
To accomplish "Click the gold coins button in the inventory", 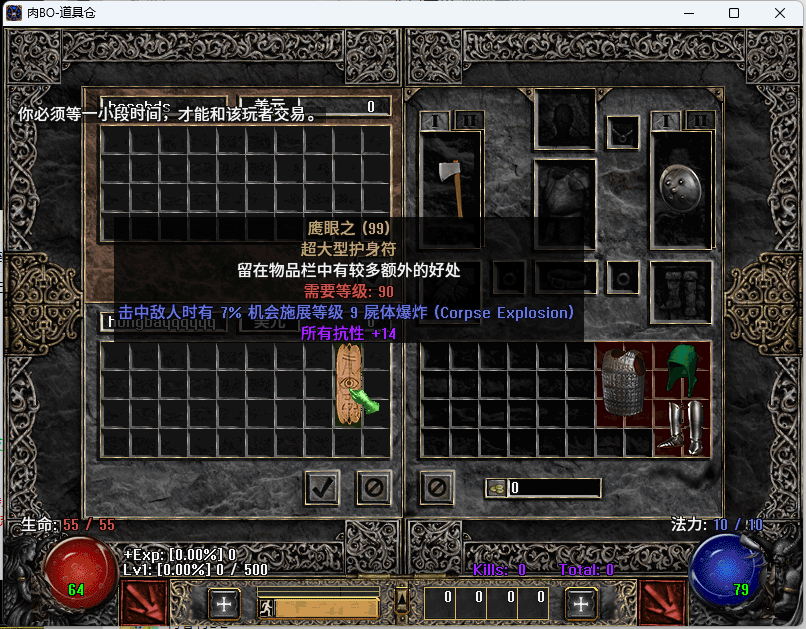I will pyautogui.click(x=496, y=488).
